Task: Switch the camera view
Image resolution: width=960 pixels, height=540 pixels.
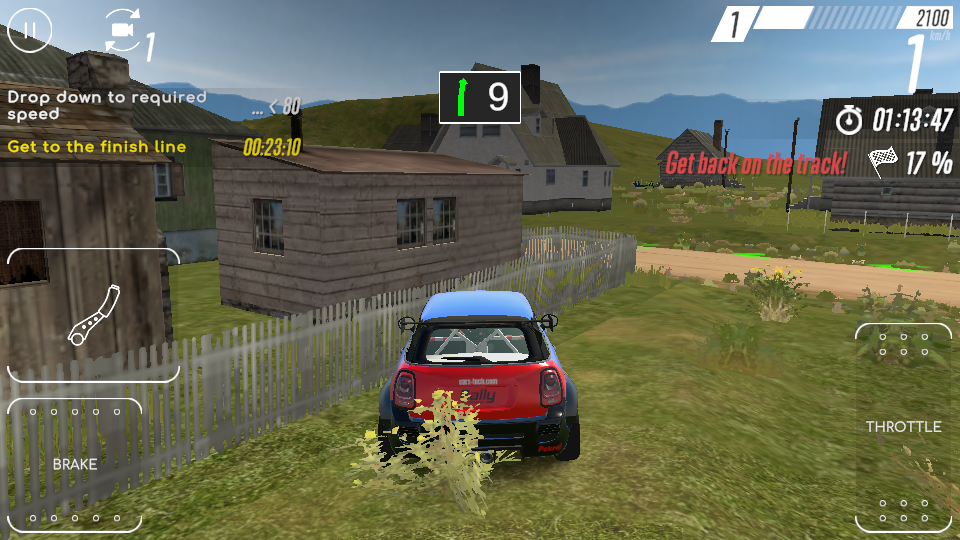Action: (x=124, y=31)
